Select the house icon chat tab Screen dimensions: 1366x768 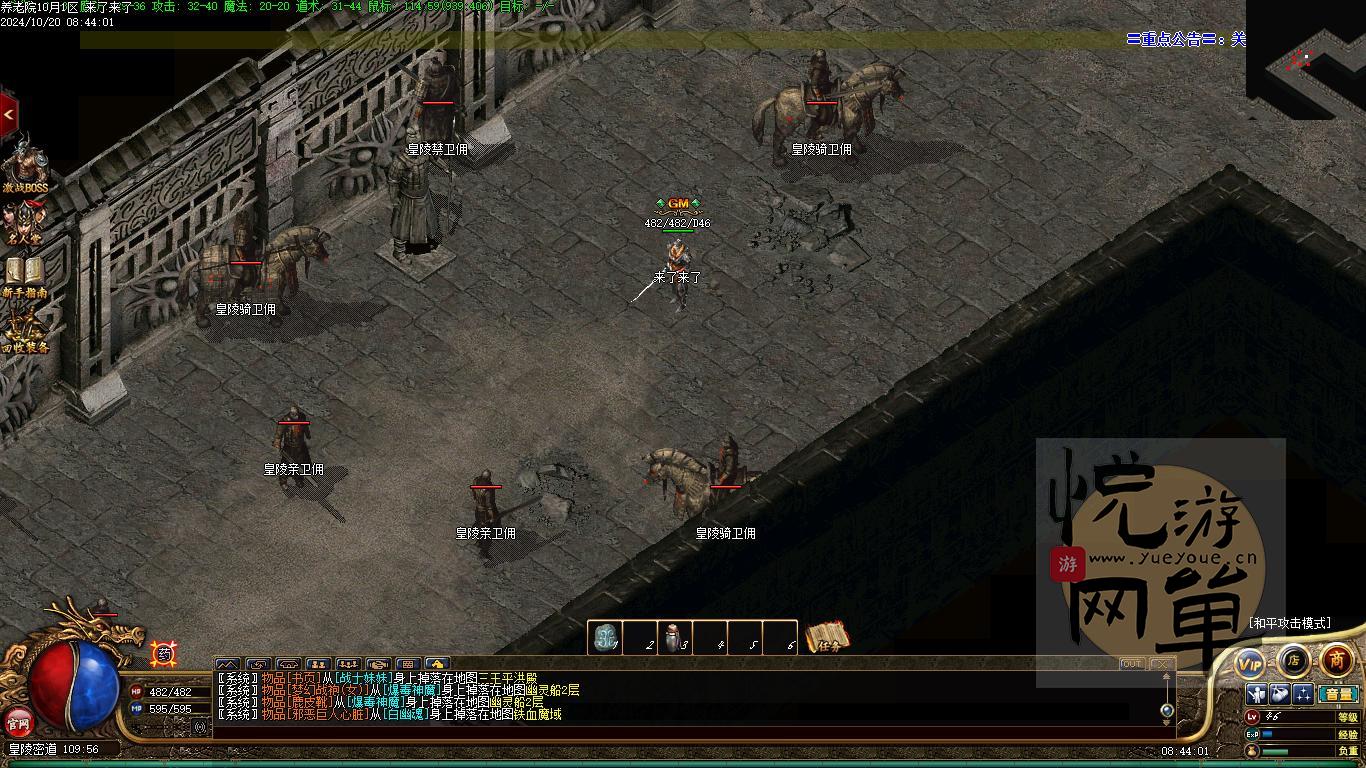pos(437,664)
